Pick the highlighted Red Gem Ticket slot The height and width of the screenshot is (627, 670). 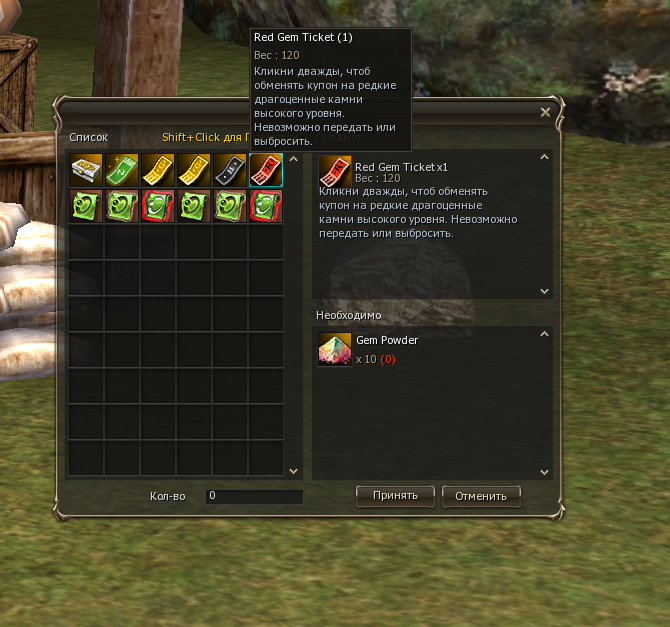click(x=266, y=171)
